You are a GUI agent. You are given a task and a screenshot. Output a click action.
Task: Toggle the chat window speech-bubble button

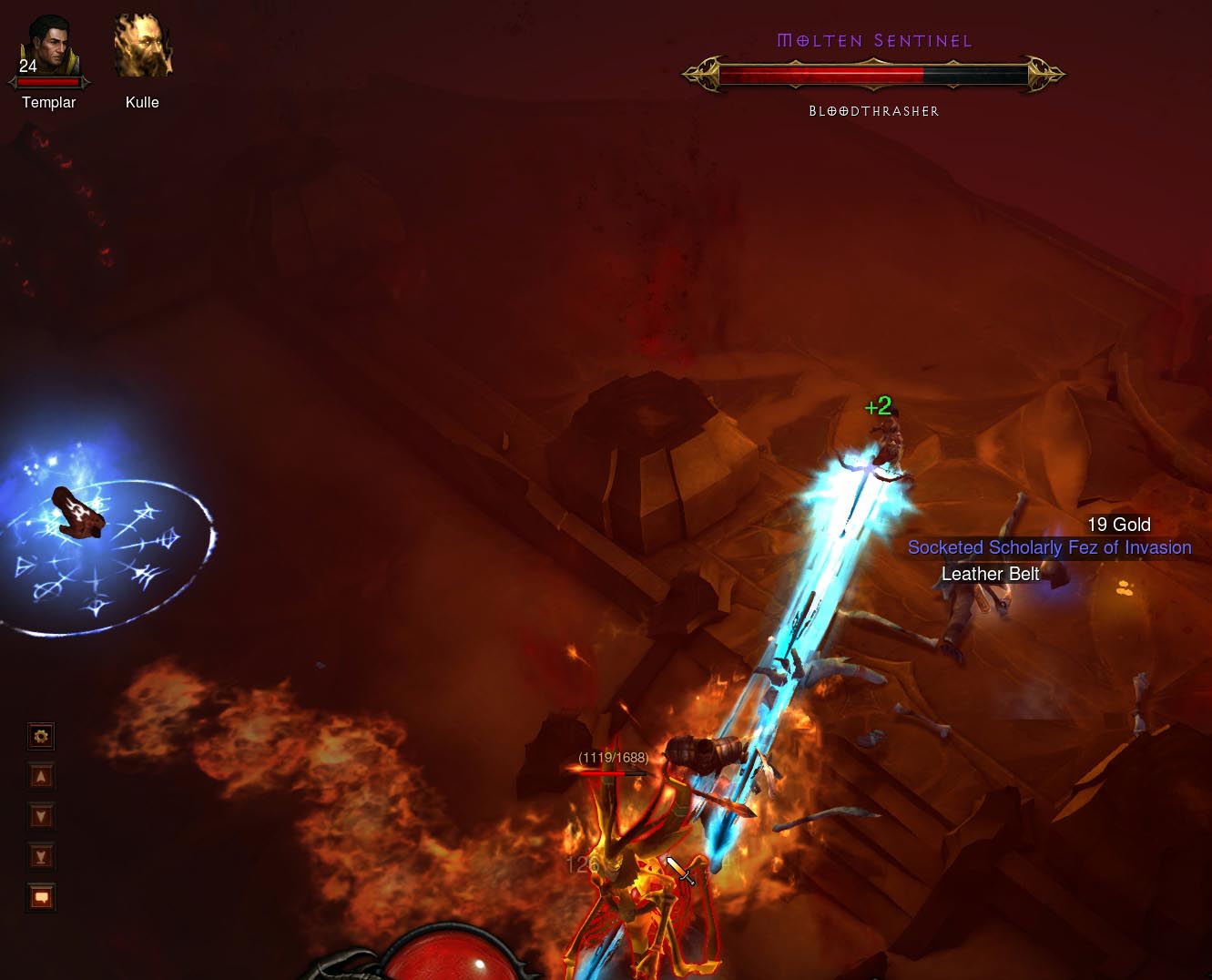(41, 897)
